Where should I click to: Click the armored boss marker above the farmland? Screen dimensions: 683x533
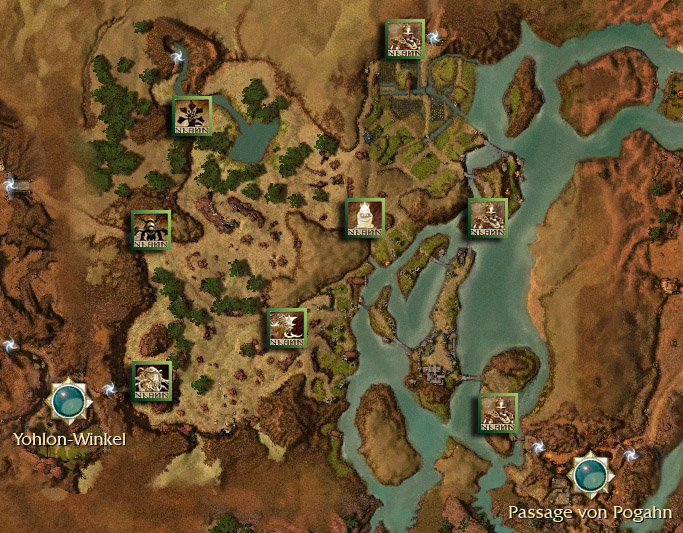pyautogui.click(x=405, y=39)
